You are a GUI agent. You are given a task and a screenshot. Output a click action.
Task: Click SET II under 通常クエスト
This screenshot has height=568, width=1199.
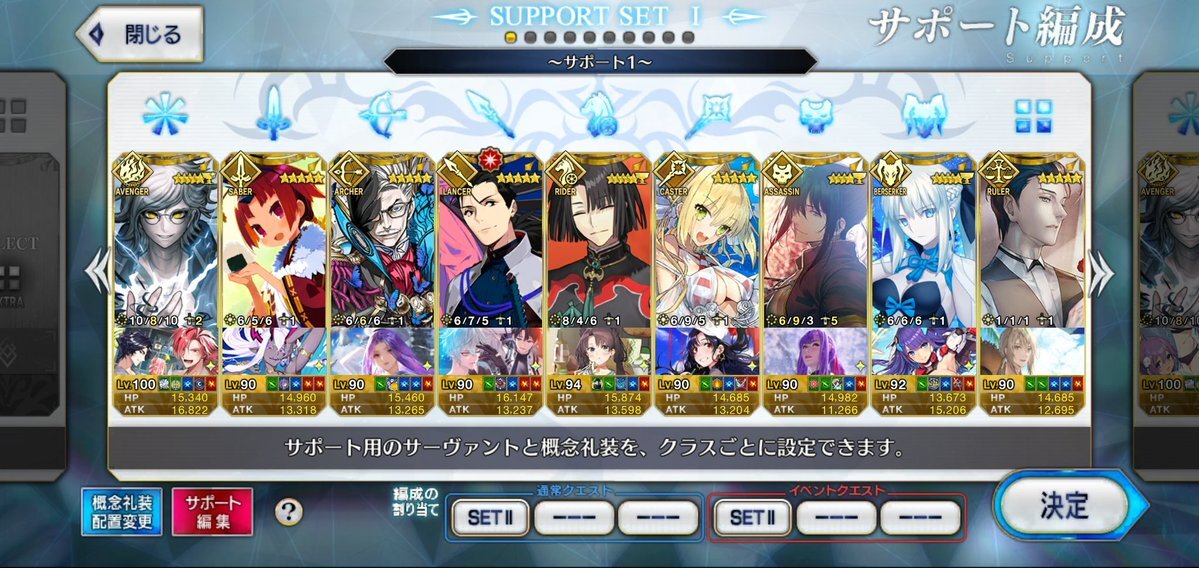(488, 517)
